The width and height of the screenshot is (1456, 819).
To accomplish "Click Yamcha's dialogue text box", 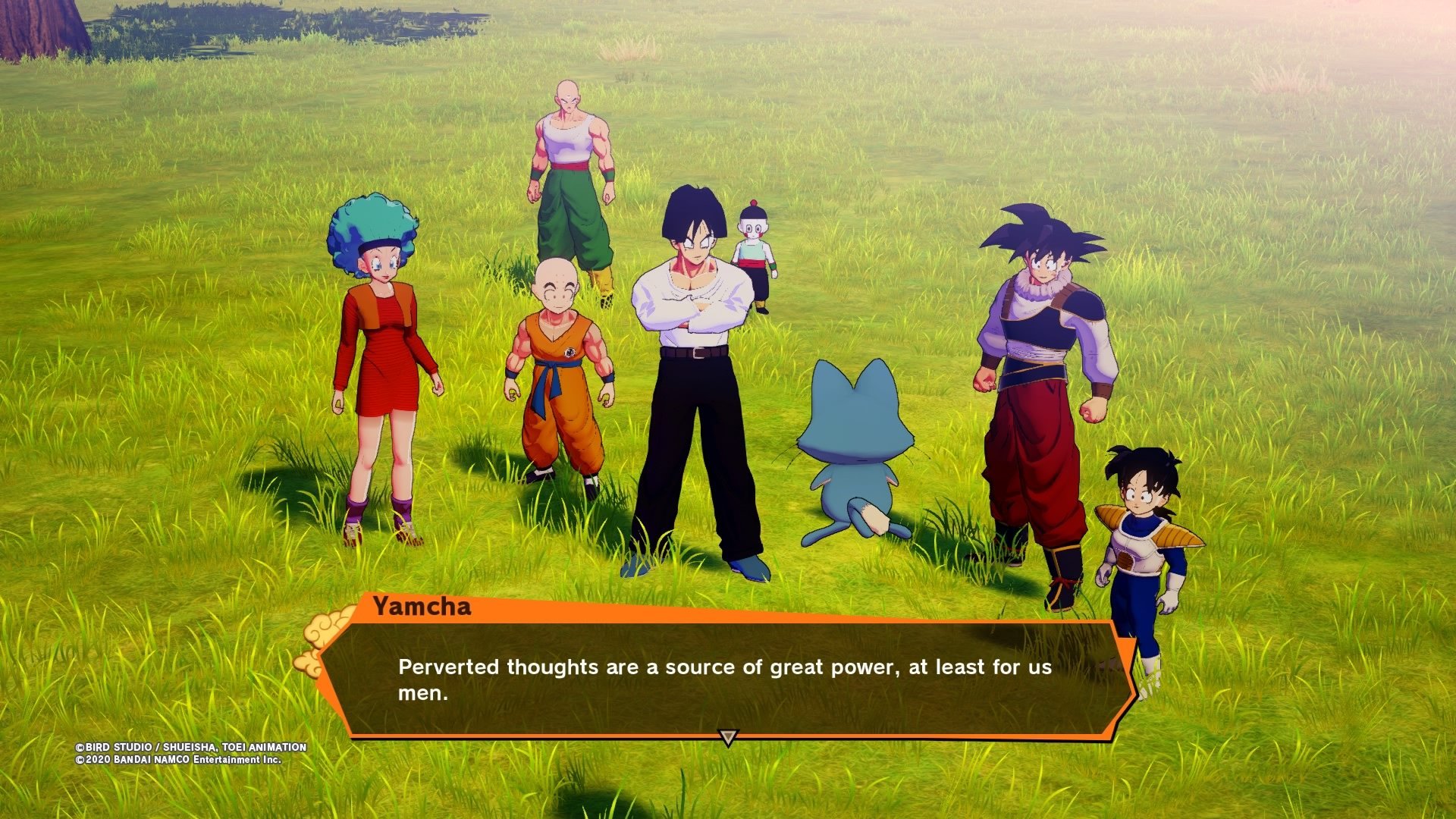I will pos(724,679).
